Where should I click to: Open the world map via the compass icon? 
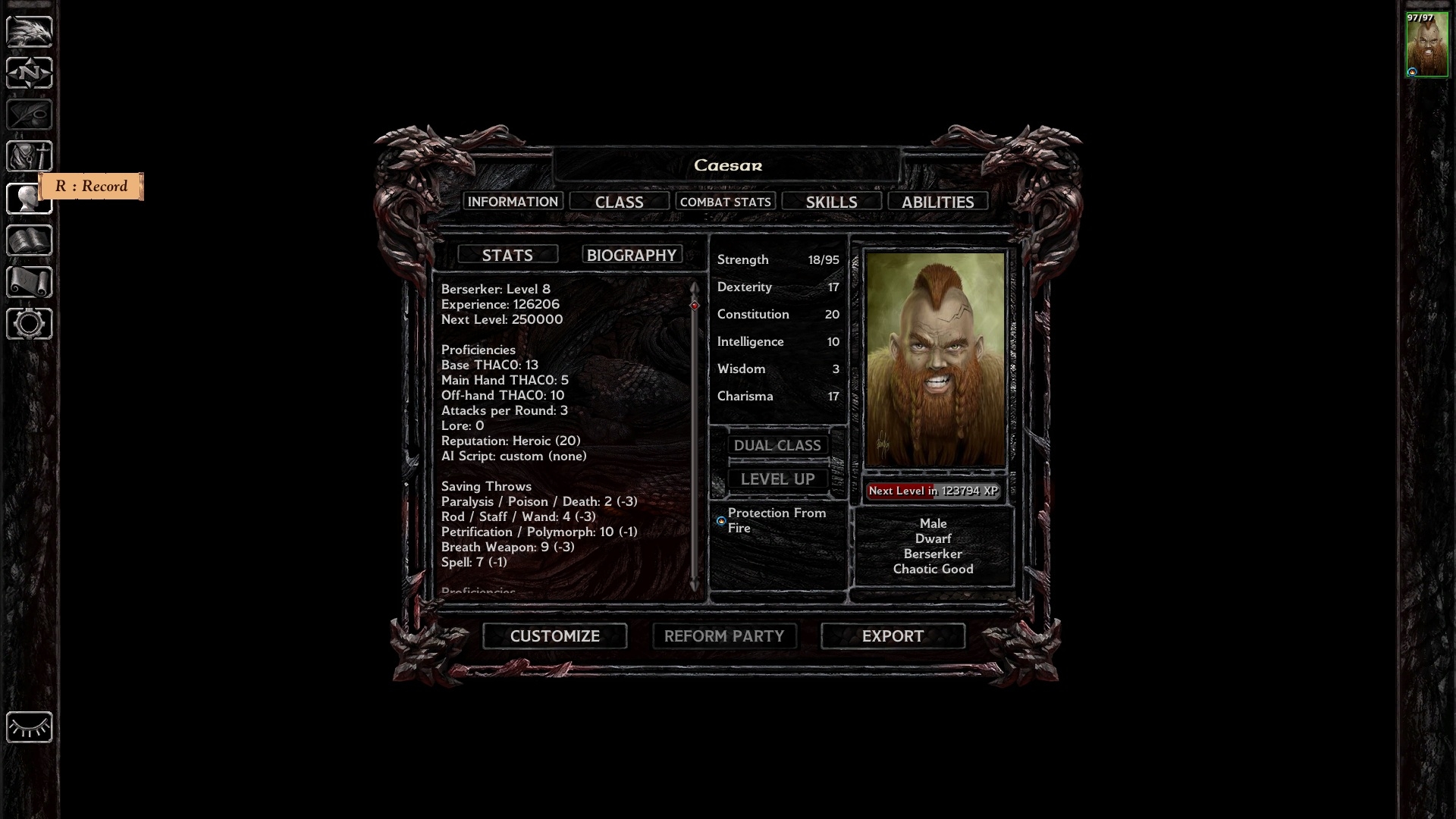29,73
